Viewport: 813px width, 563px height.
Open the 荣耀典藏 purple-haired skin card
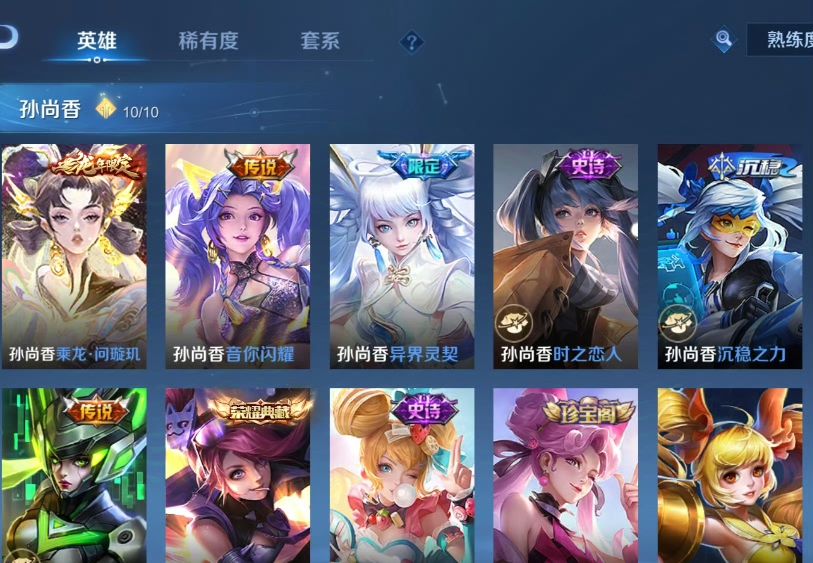(x=238, y=475)
